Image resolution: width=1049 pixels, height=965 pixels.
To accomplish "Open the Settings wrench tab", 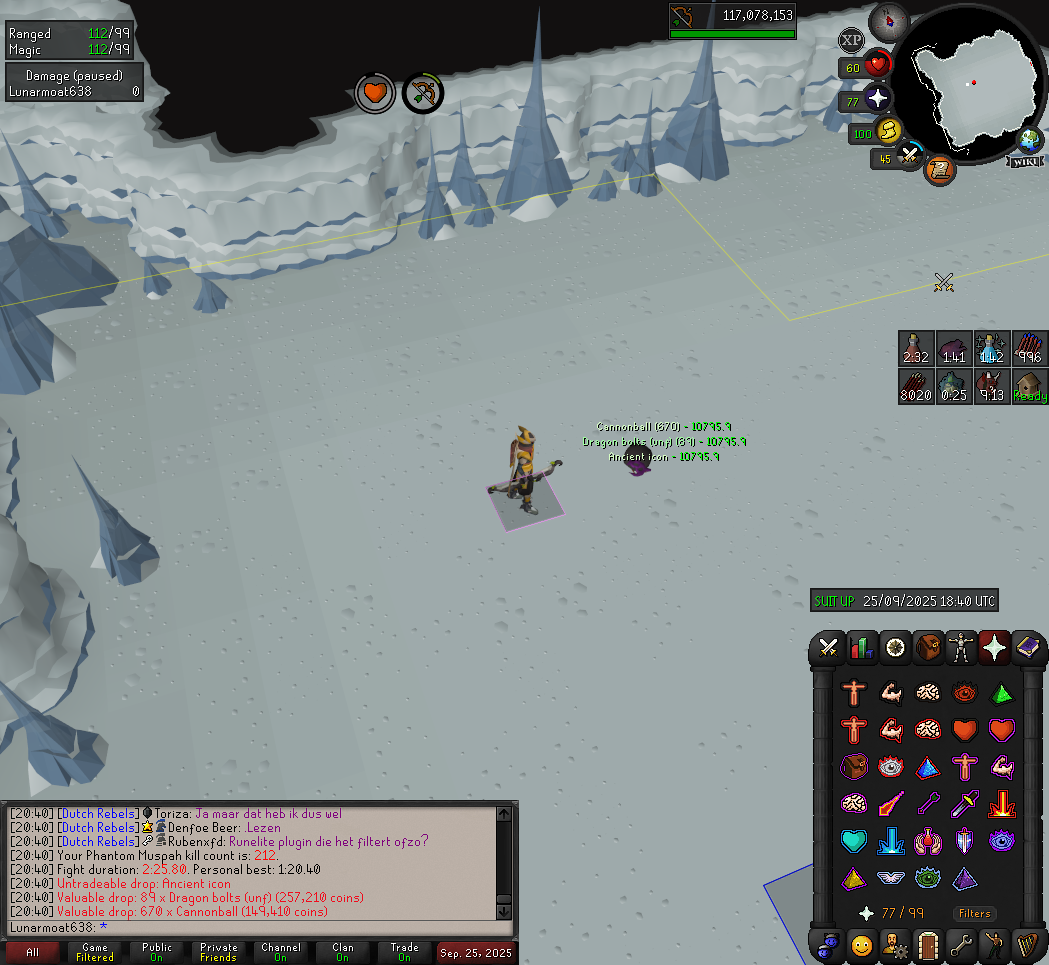I will click(961, 943).
